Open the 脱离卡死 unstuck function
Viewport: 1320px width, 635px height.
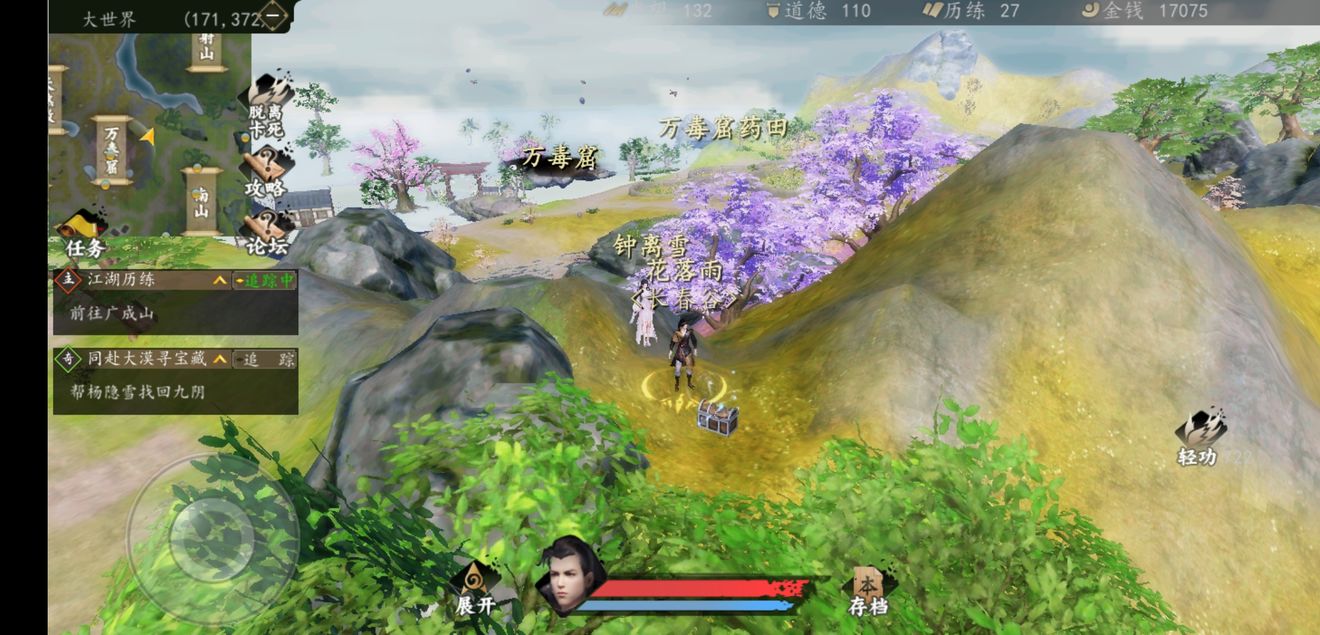(x=267, y=108)
